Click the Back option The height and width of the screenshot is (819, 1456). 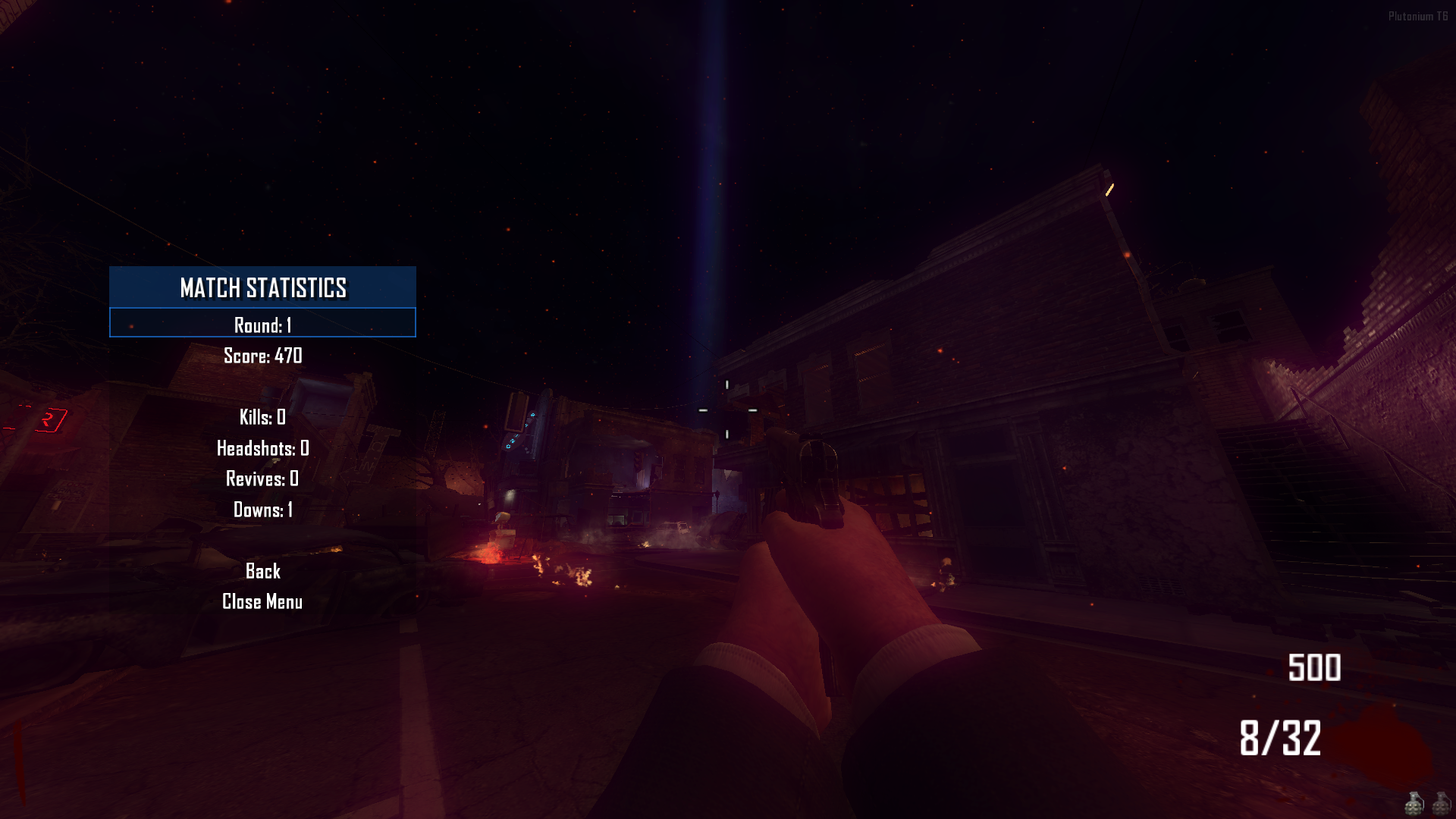click(x=263, y=571)
